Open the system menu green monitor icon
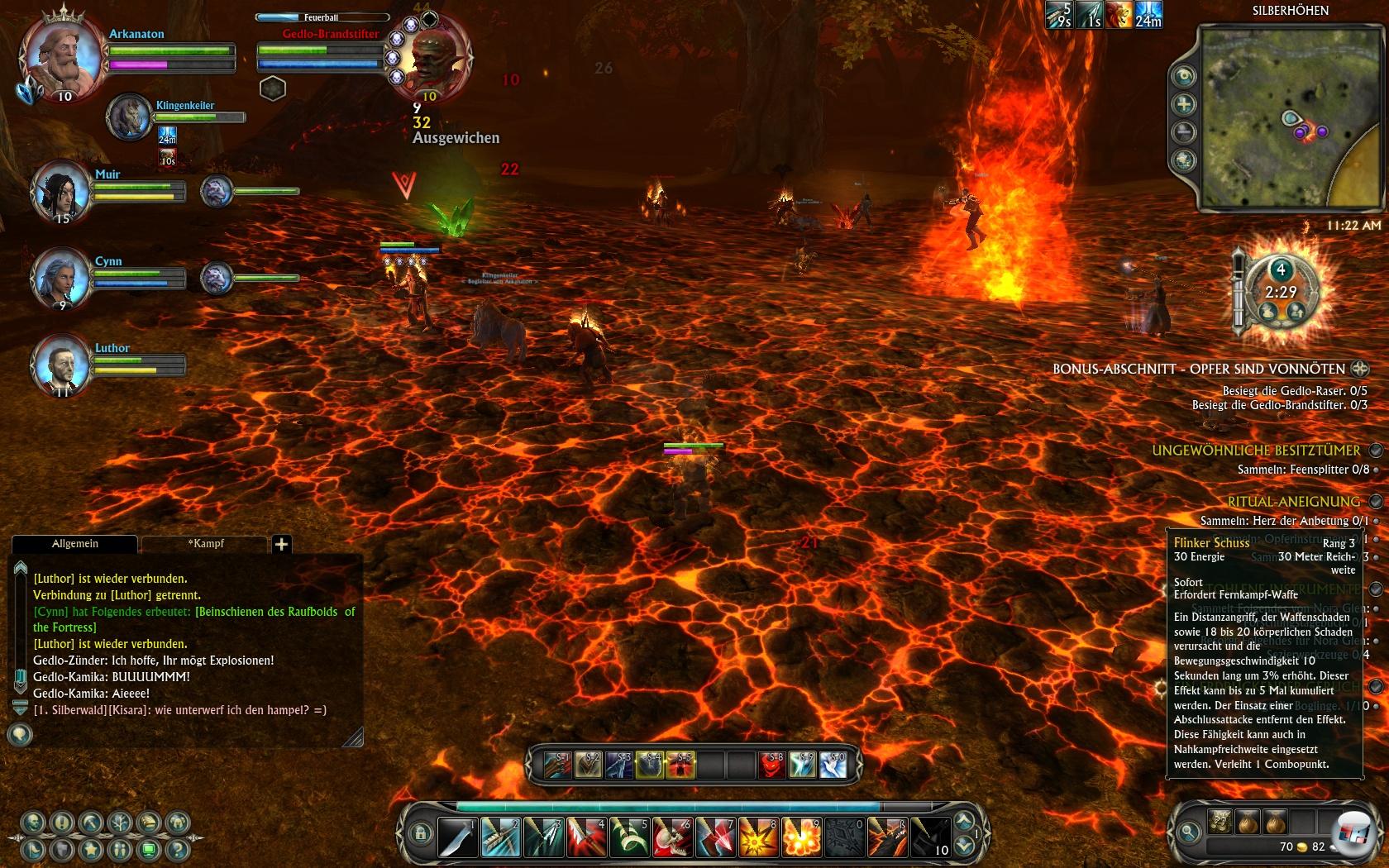This screenshot has height=868, width=1389. 149,850
